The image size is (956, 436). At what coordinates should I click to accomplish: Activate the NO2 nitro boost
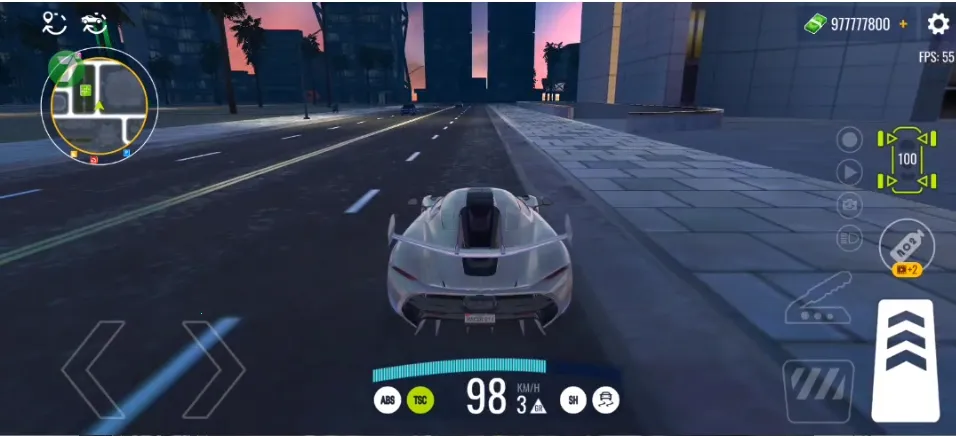(x=906, y=245)
